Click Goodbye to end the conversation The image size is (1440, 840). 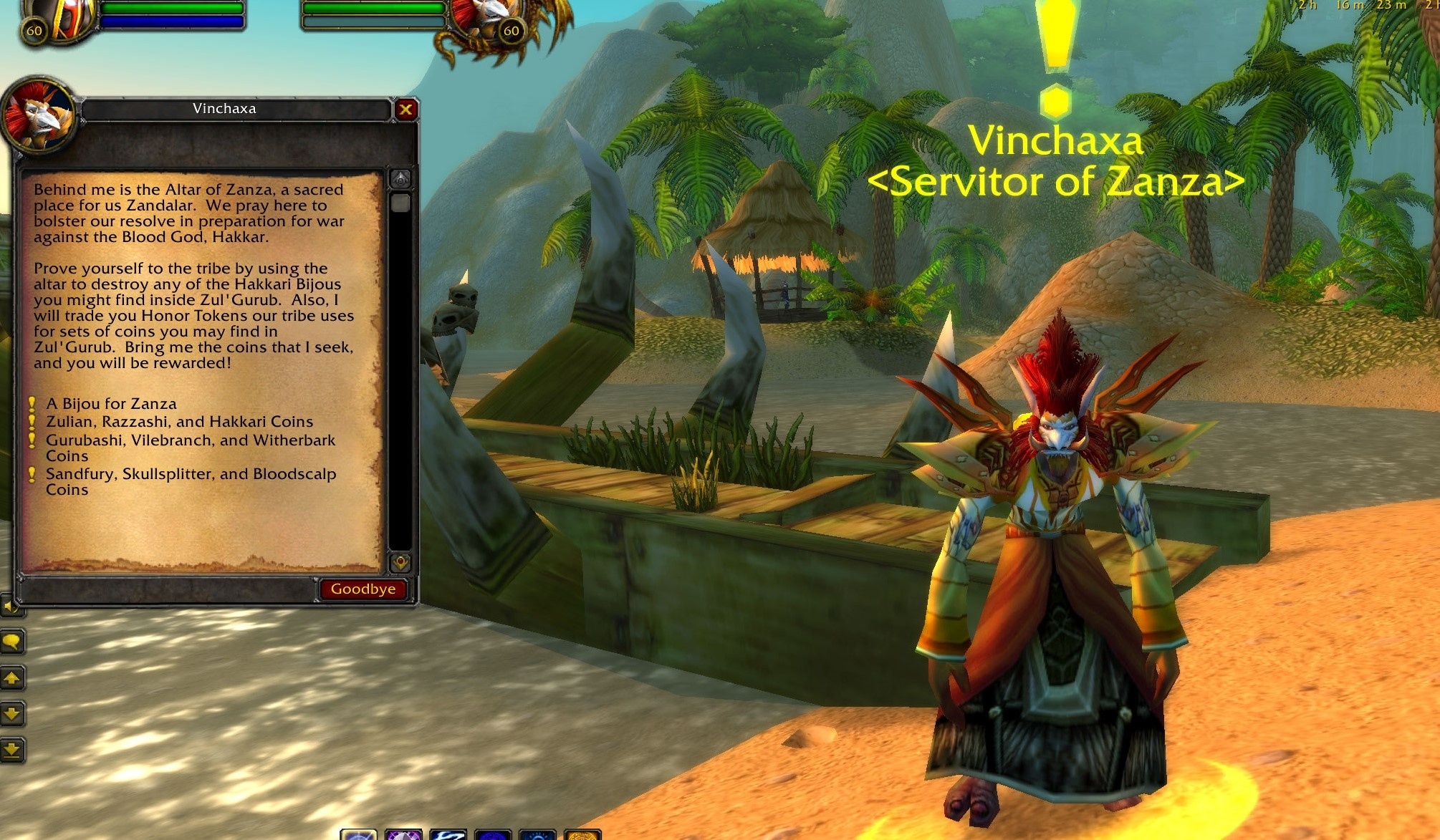click(x=363, y=589)
